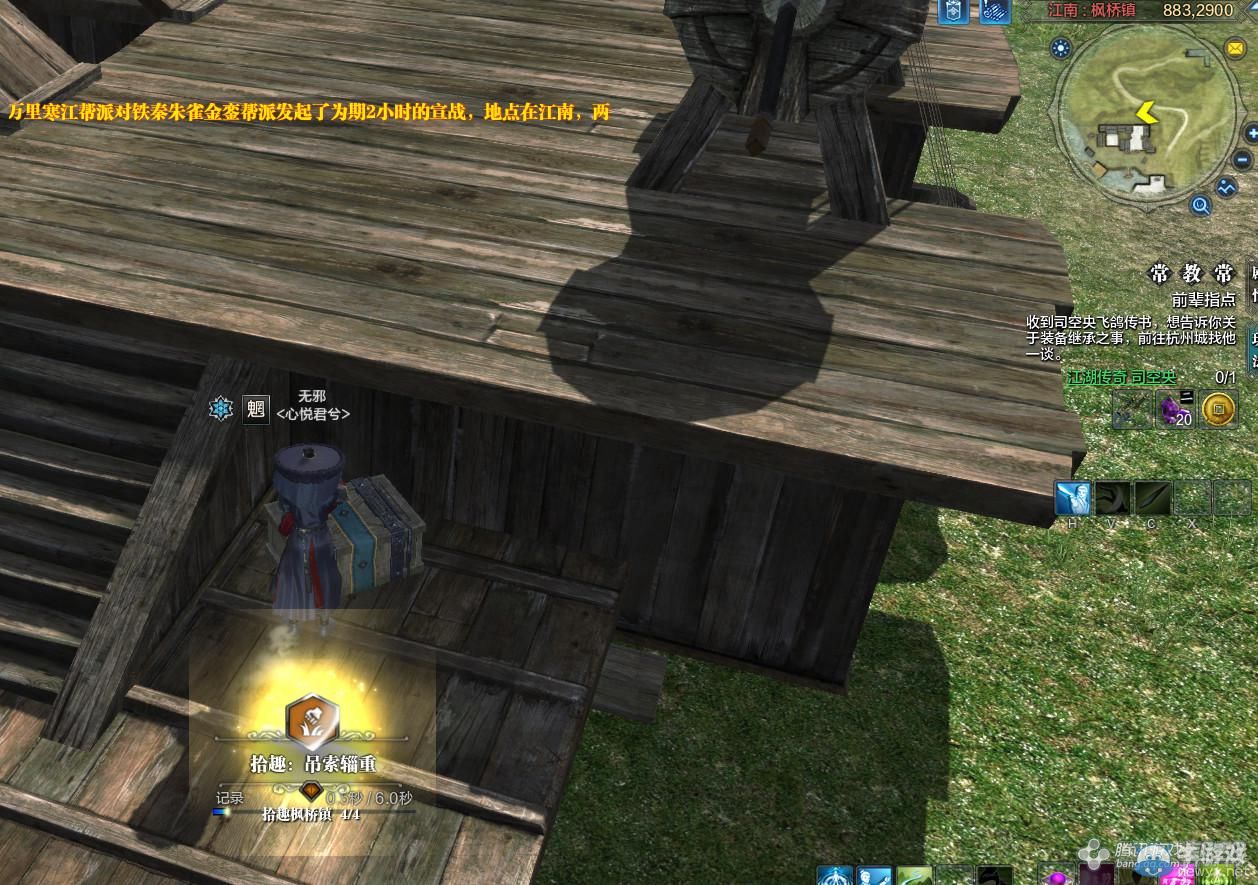Open the magnifier search button under minimap
Image resolution: width=1258 pixels, height=885 pixels.
[1200, 206]
